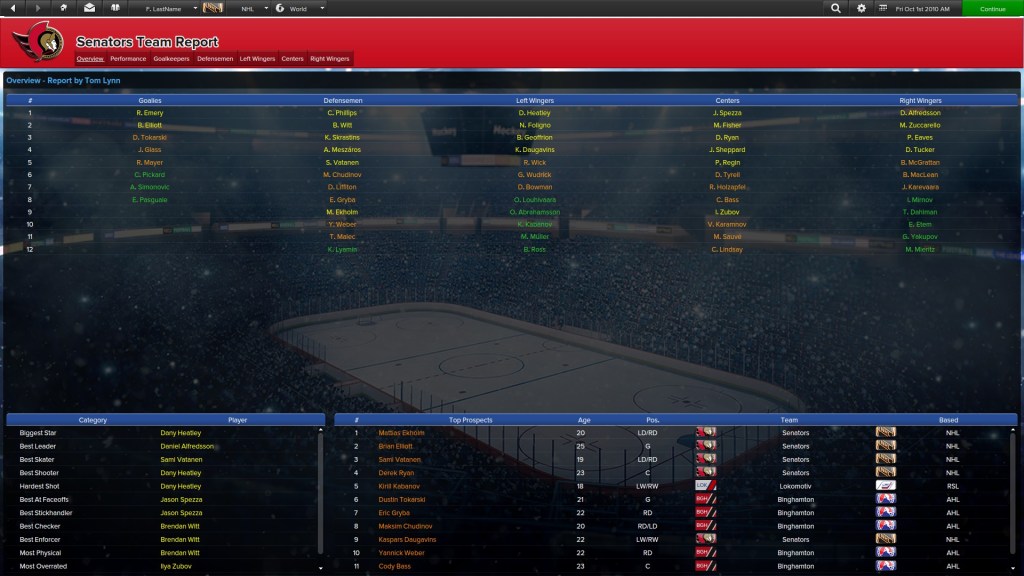Select goalie R. Emery in depth chart

[x=150, y=113]
